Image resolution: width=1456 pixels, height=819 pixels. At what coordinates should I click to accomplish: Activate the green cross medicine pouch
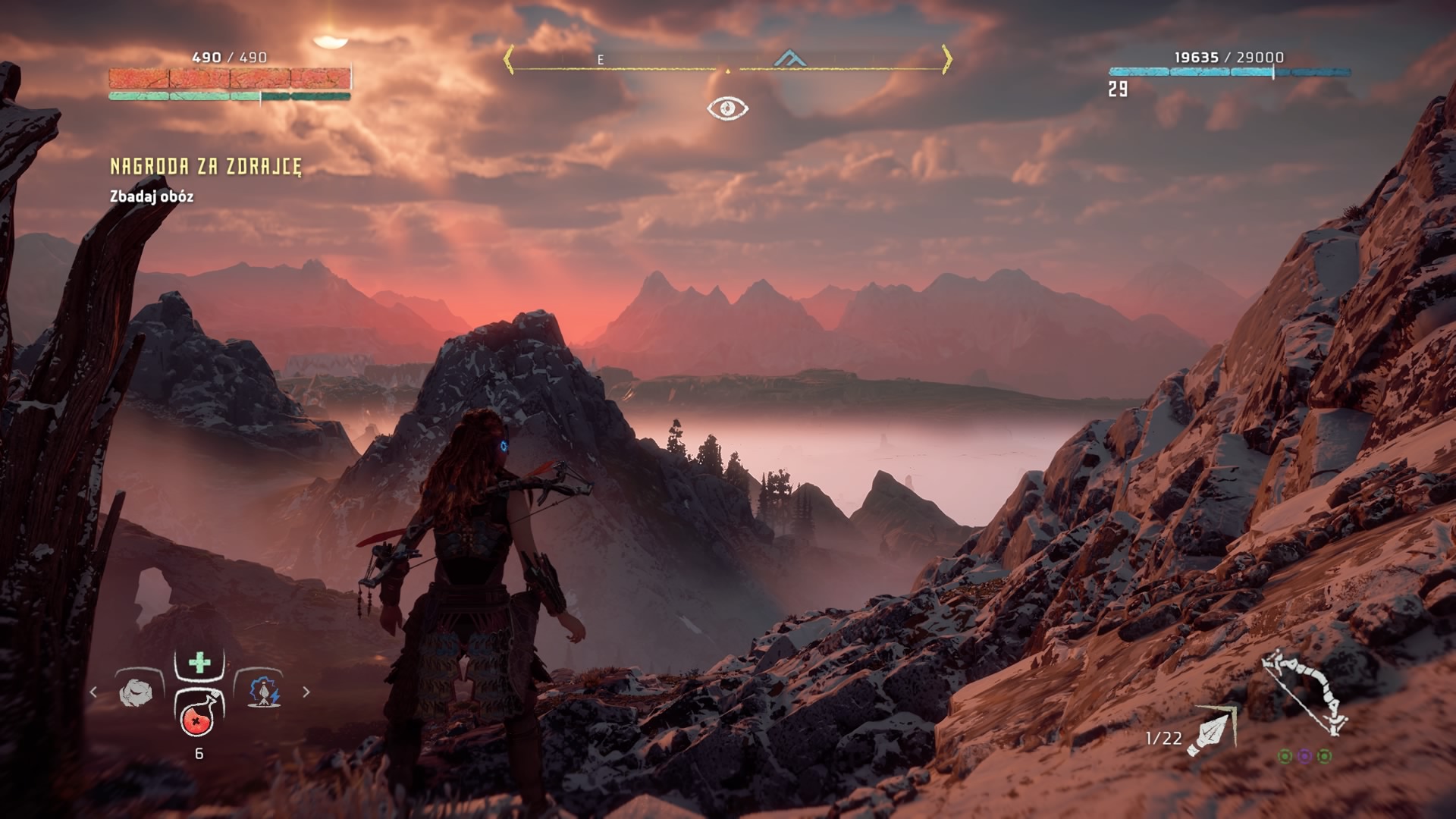pos(199,663)
